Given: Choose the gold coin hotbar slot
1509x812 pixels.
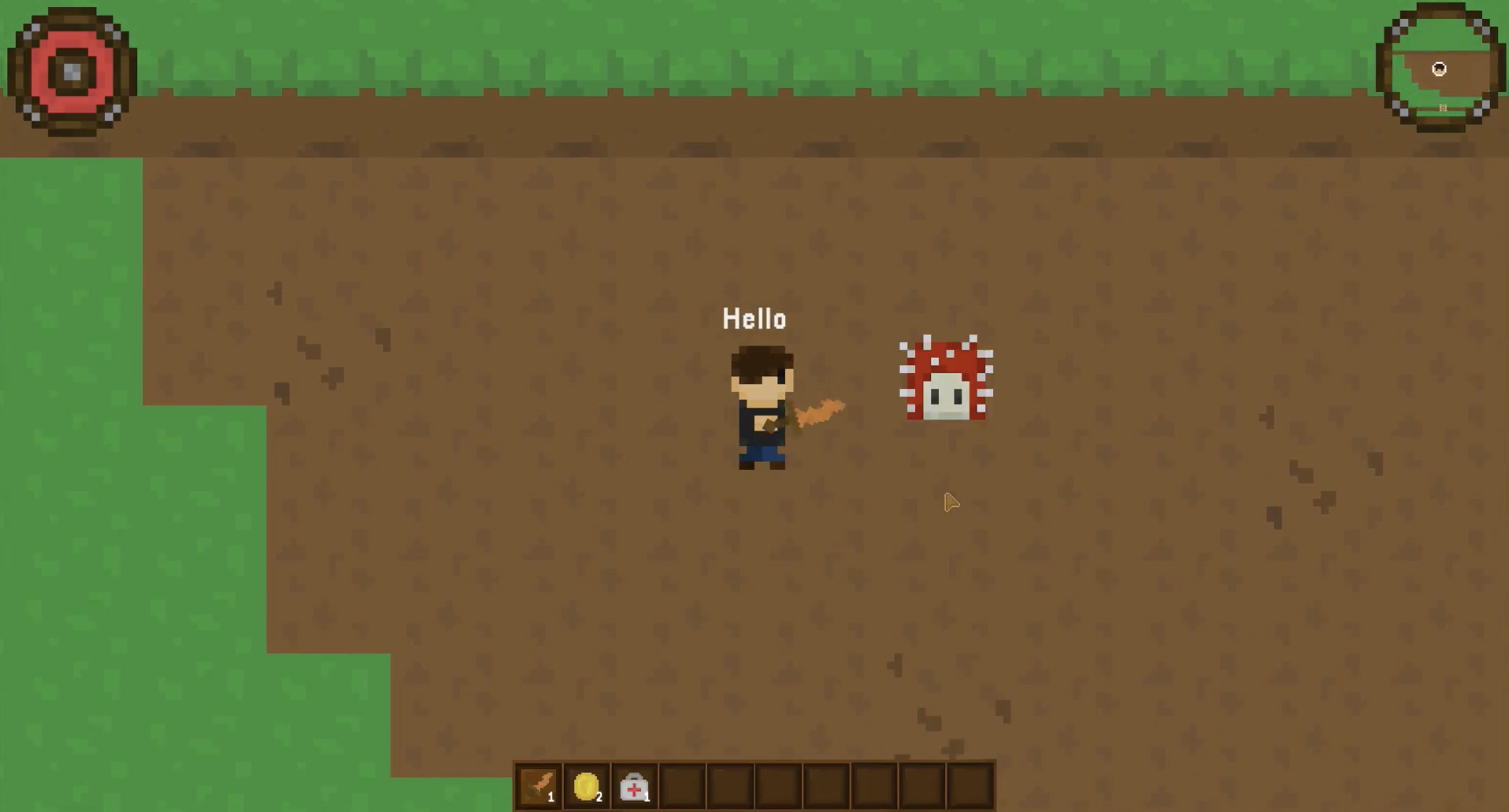Looking at the screenshot, I should coord(587,786).
